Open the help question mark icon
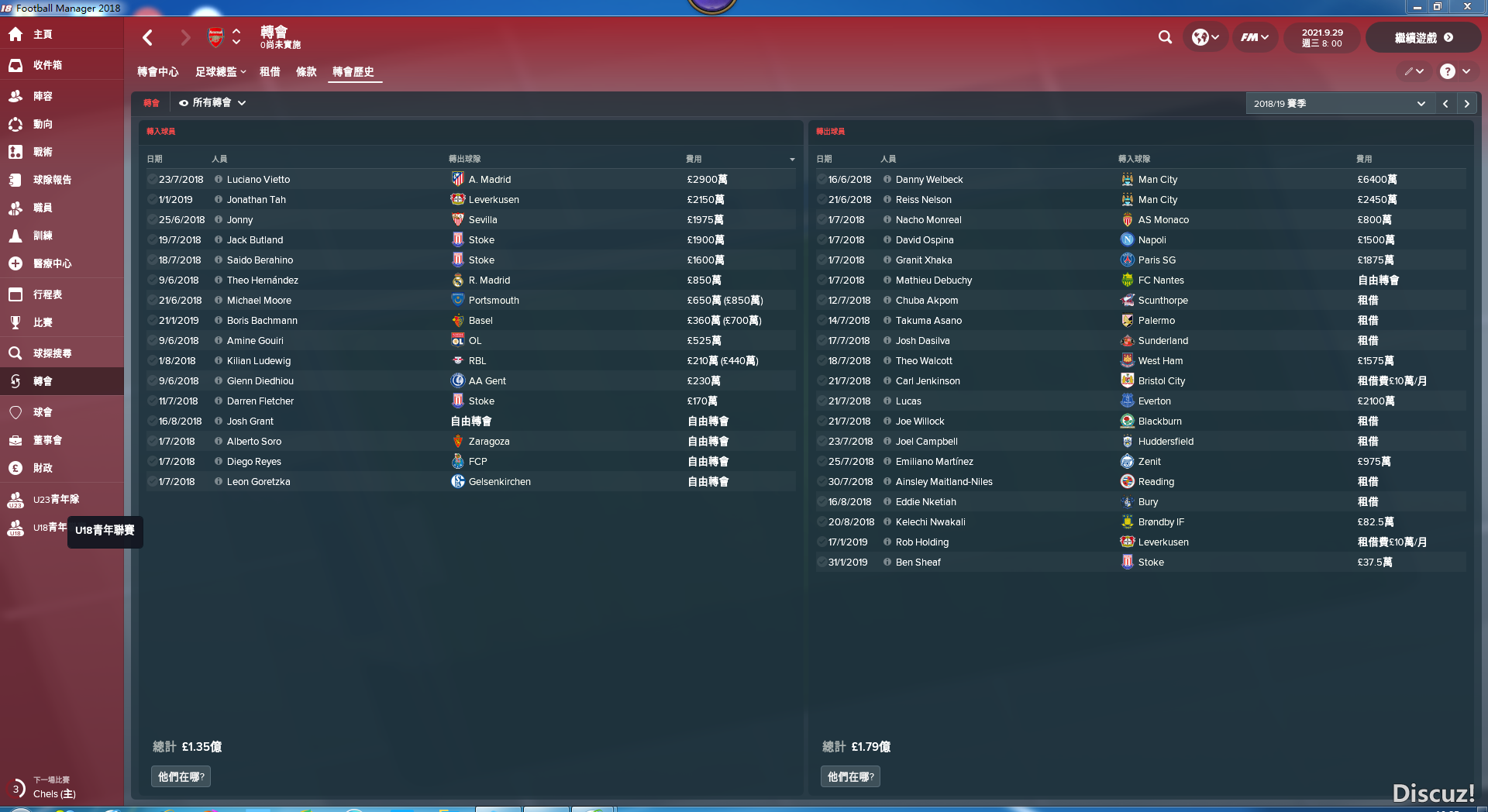The width and height of the screenshot is (1488, 812). (1447, 71)
